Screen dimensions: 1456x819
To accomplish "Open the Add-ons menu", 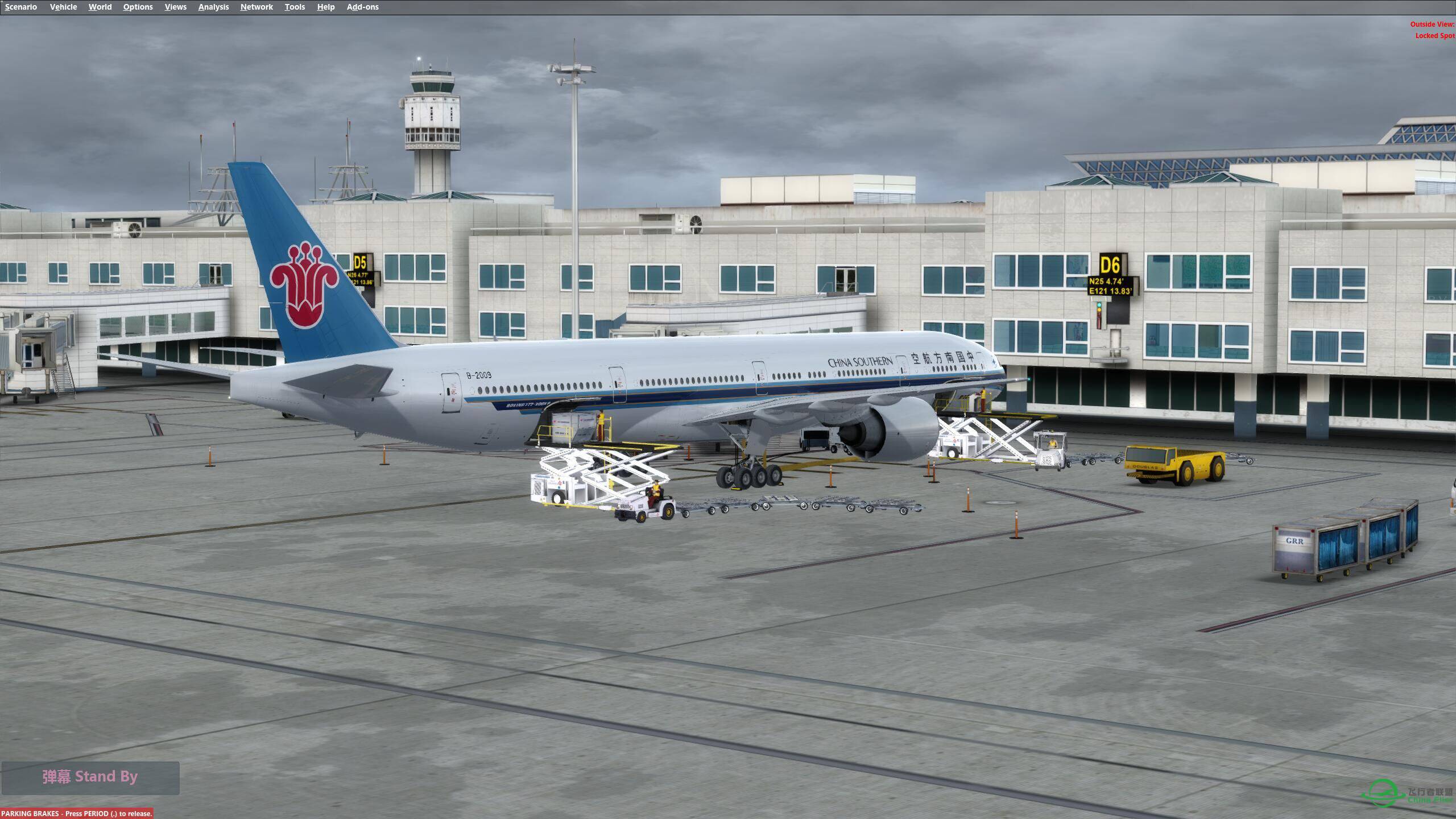I will coord(362,6).
